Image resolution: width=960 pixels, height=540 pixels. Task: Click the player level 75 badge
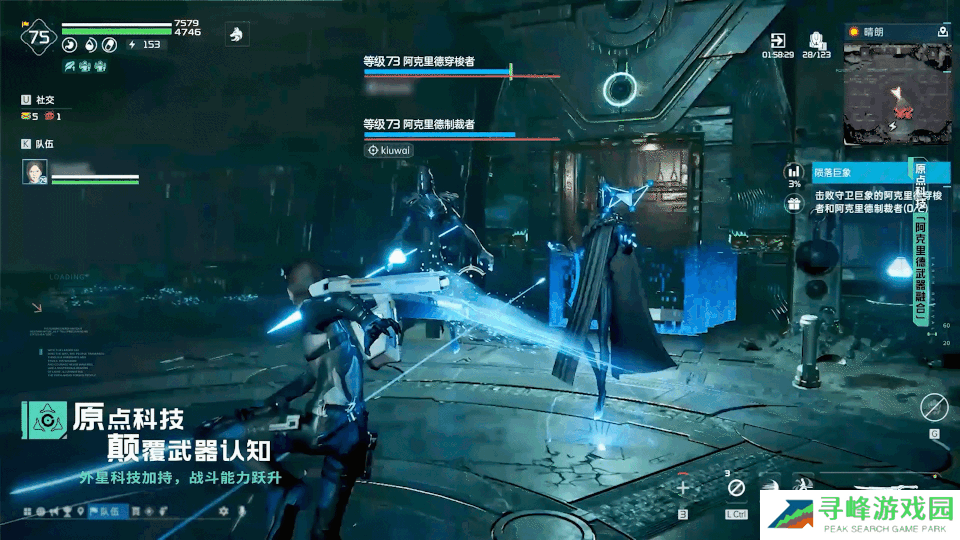[x=39, y=38]
